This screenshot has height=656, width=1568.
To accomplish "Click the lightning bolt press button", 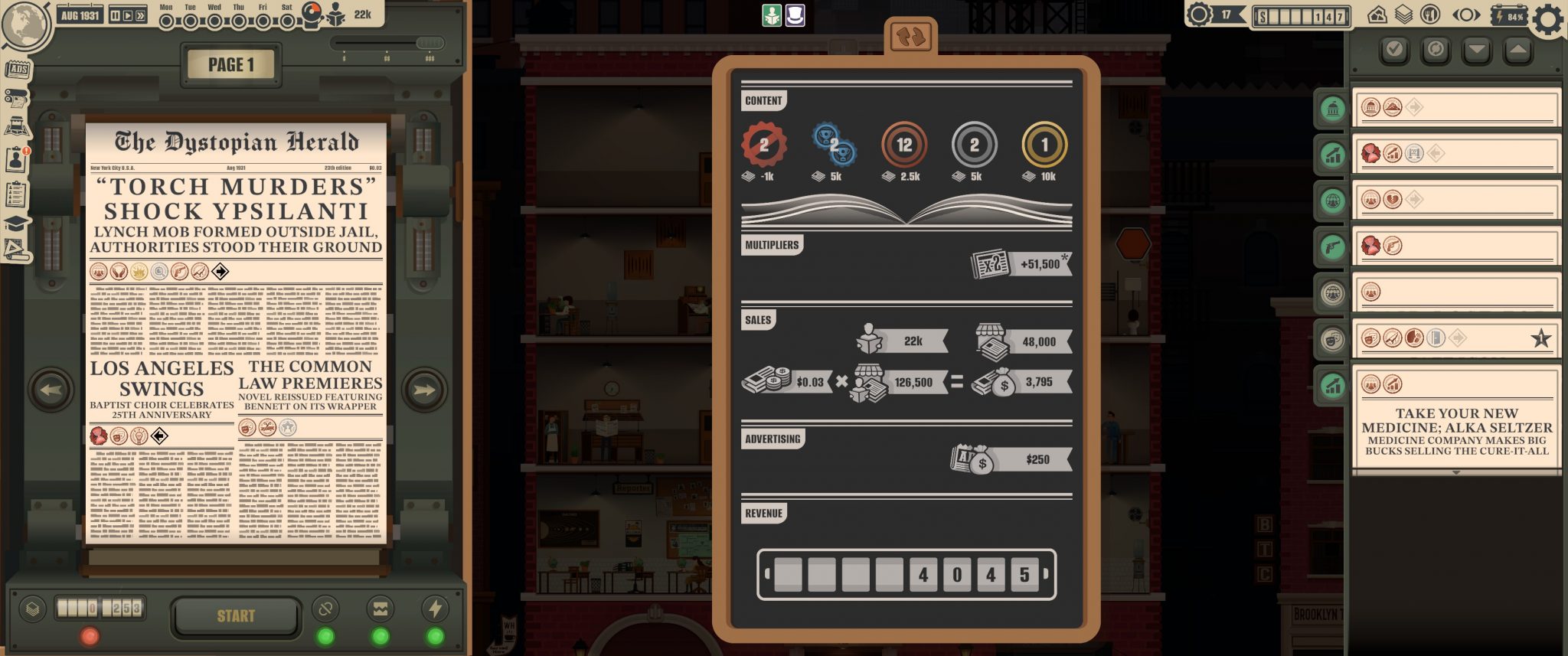I will [435, 609].
